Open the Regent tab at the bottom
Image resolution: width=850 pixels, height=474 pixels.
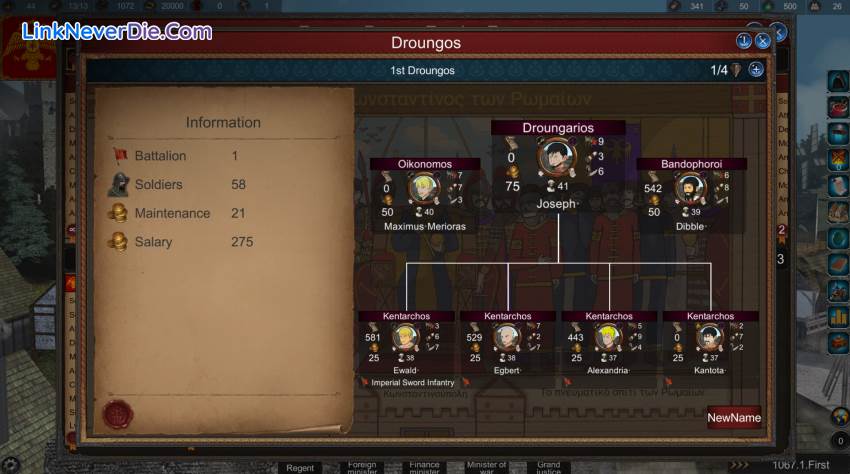click(x=300, y=468)
